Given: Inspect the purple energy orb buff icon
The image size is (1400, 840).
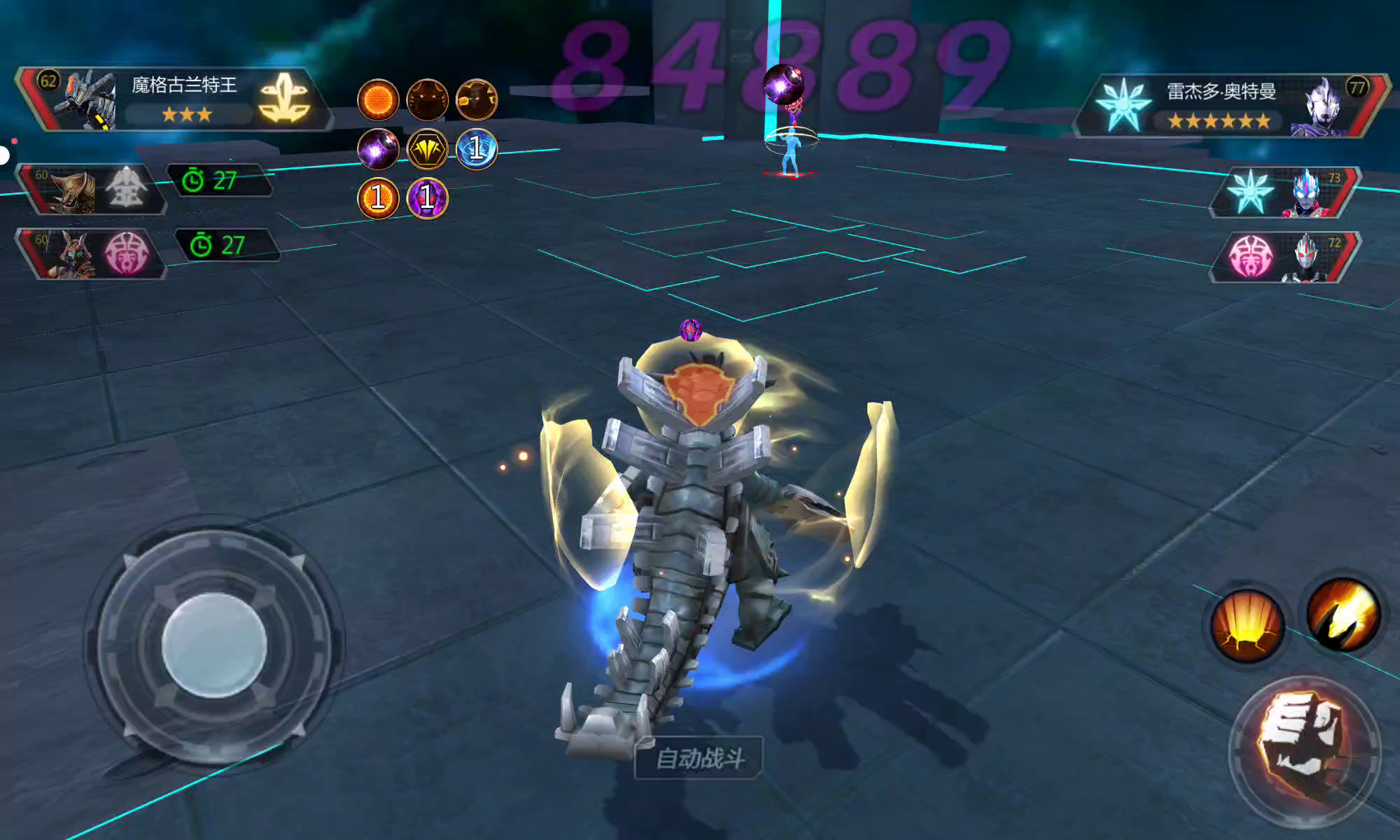Looking at the screenshot, I should tap(378, 148).
